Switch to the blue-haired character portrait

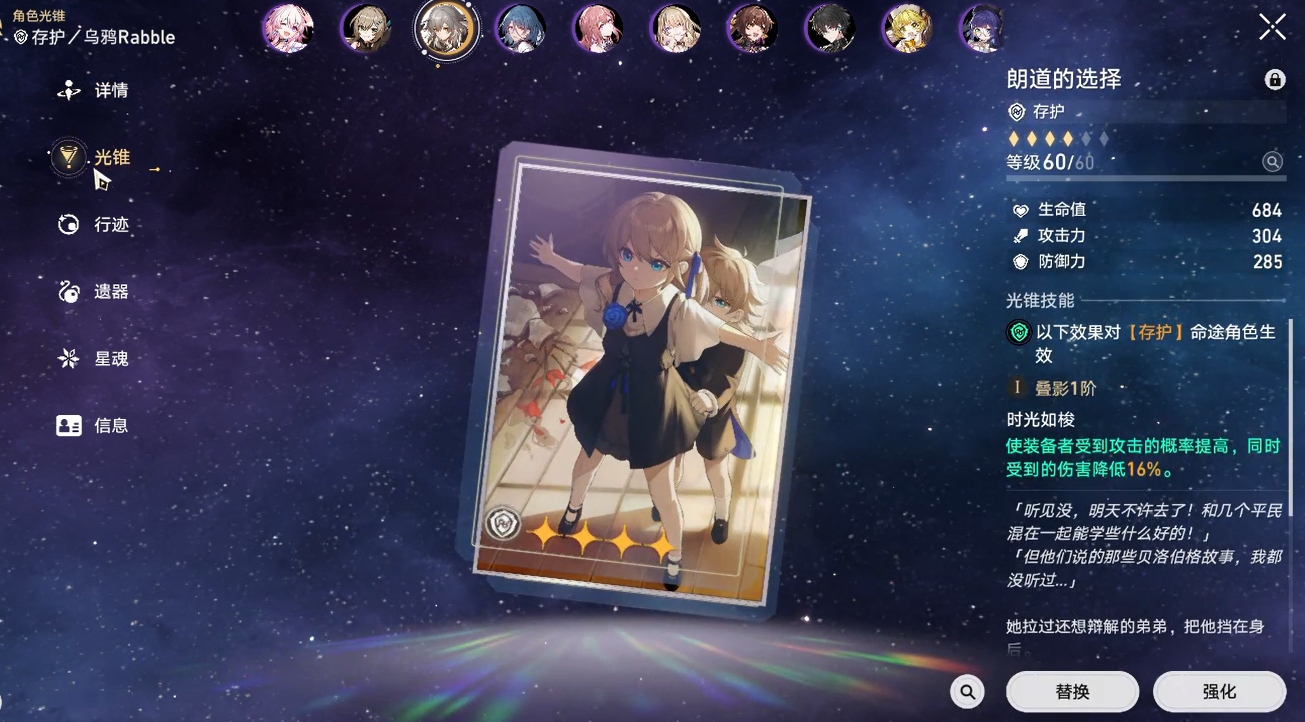[521, 29]
